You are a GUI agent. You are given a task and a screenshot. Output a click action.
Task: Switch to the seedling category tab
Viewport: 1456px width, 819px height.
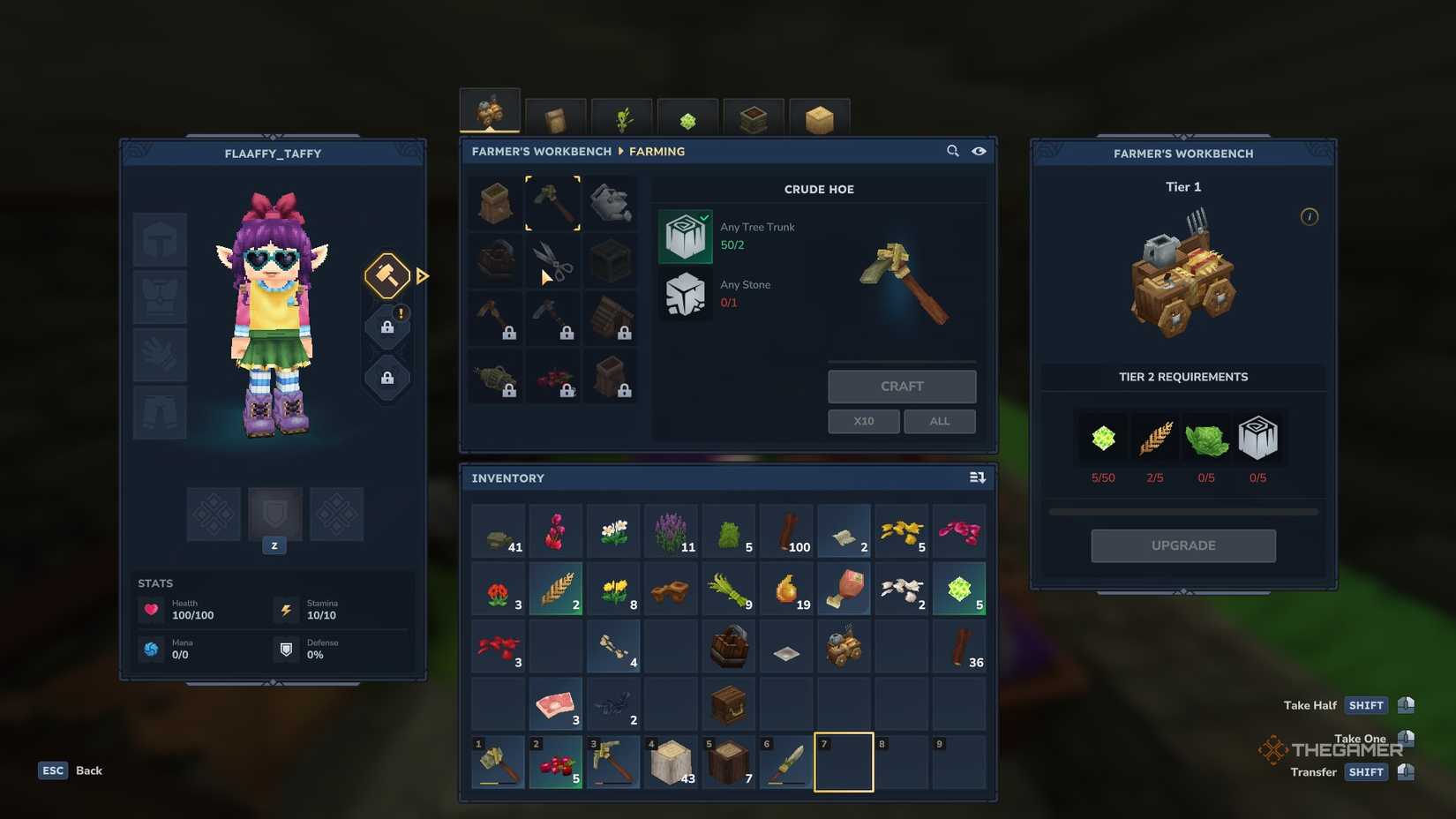coord(621,115)
